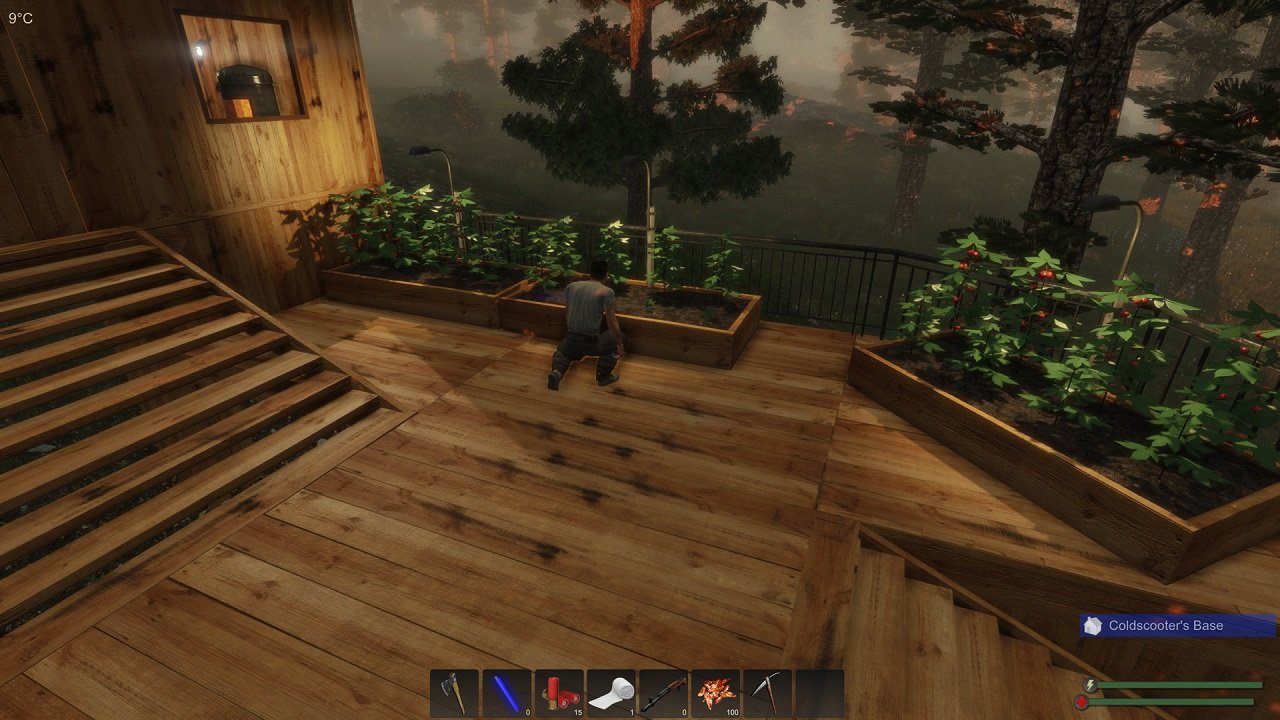The height and width of the screenshot is (720, 1280).
Task: Click the green health bar
Action: click(x=1170, y=701)
